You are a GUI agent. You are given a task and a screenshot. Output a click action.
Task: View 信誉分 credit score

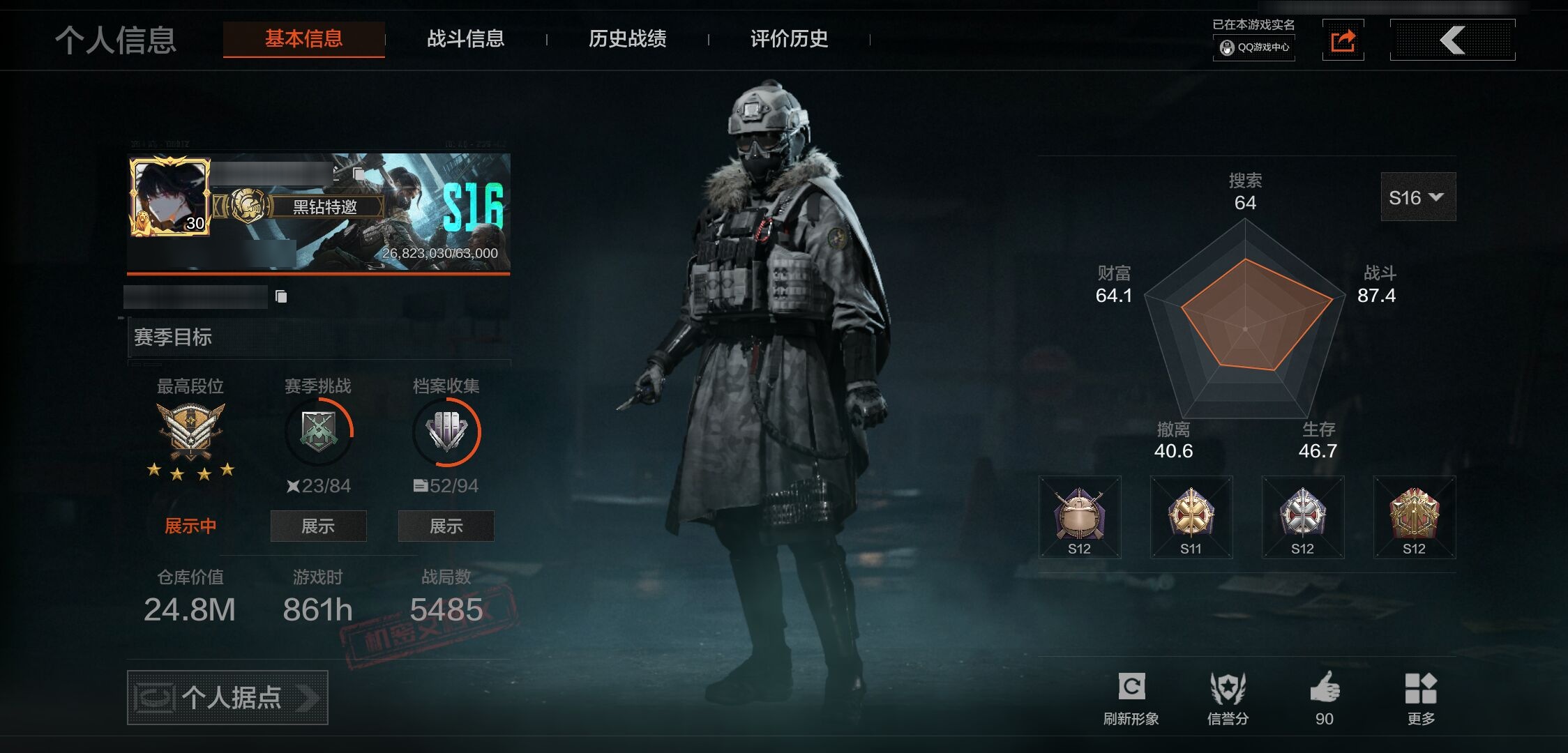(1228, 698)
